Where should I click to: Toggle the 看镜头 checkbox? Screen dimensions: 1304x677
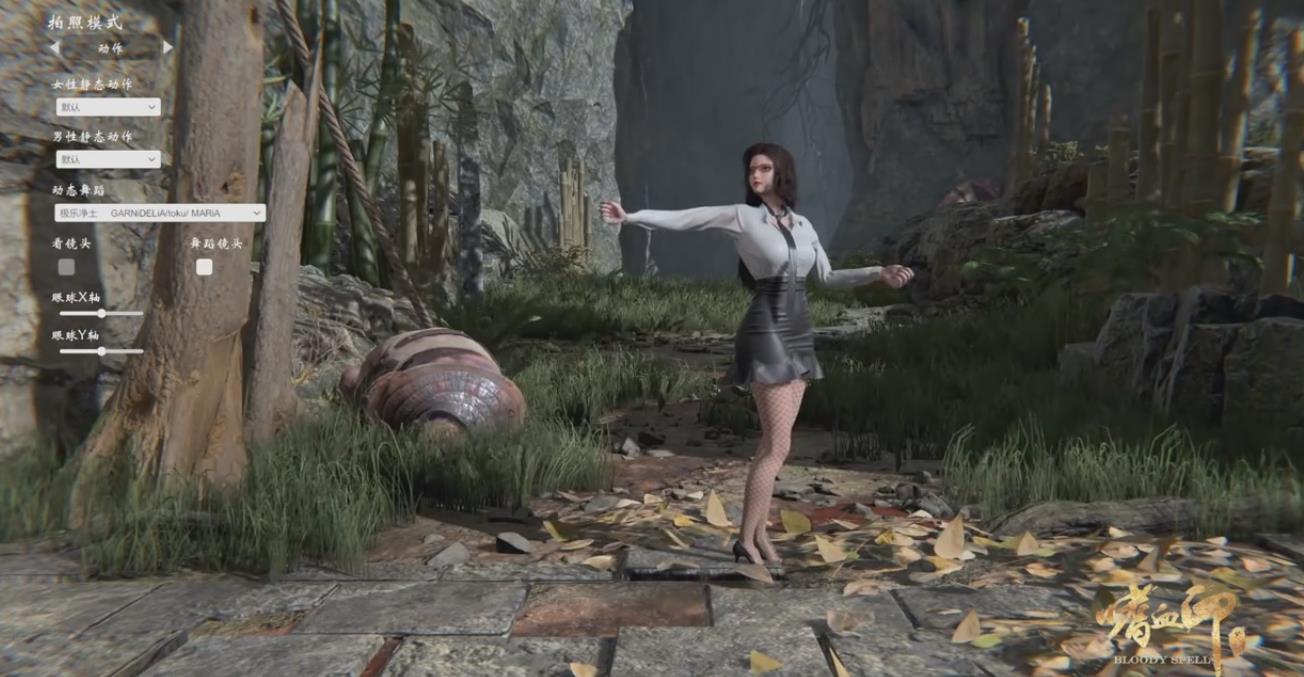(66, 267)
